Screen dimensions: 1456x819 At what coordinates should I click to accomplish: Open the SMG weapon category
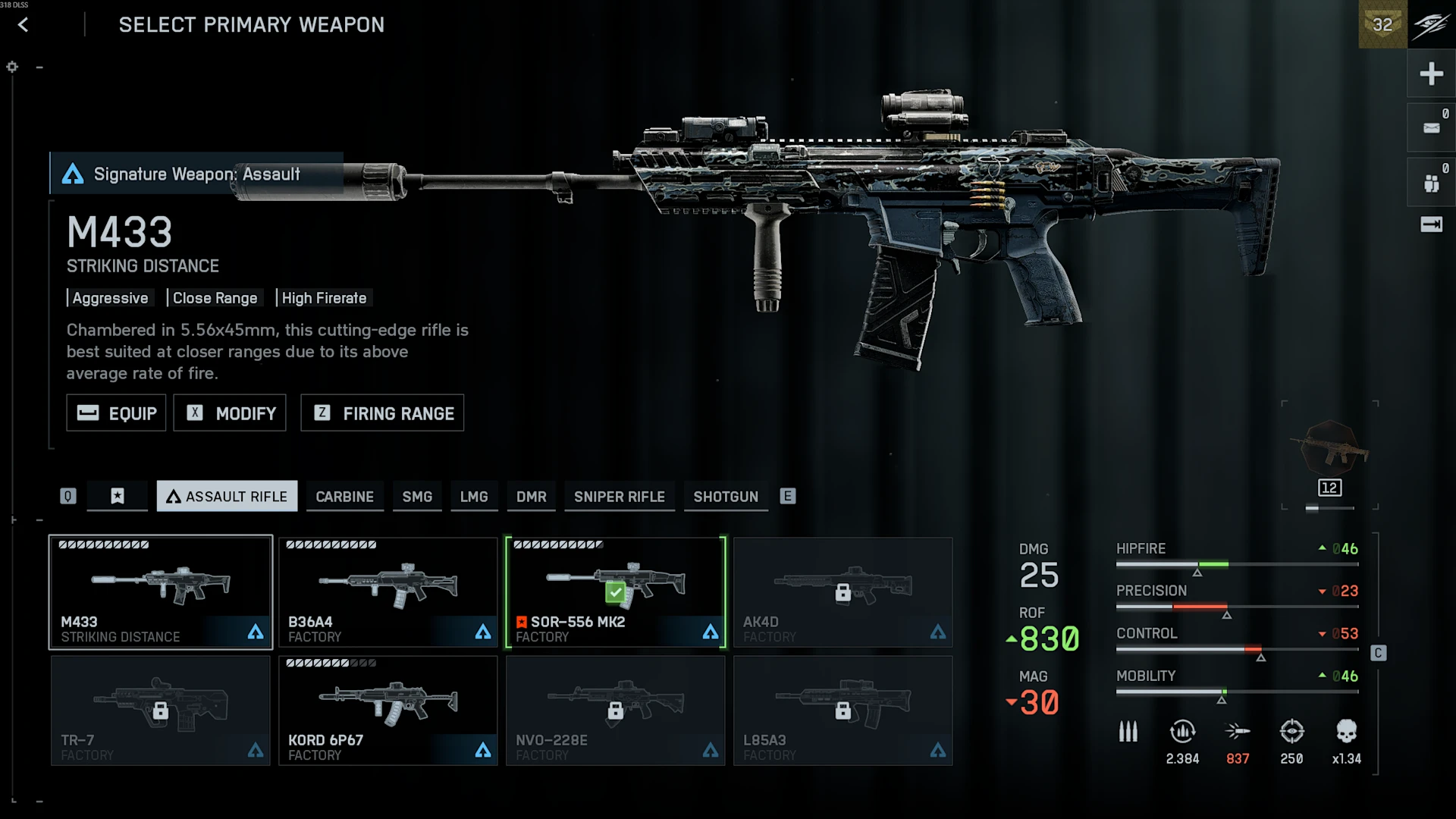click(417, 497)
